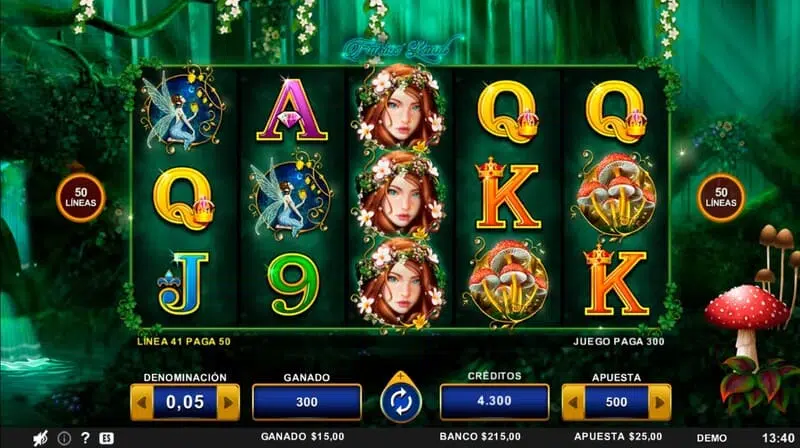Spin the reels with the circular arrows button
The height and width of the screenshot is (448, 800).
pos(401,402)
